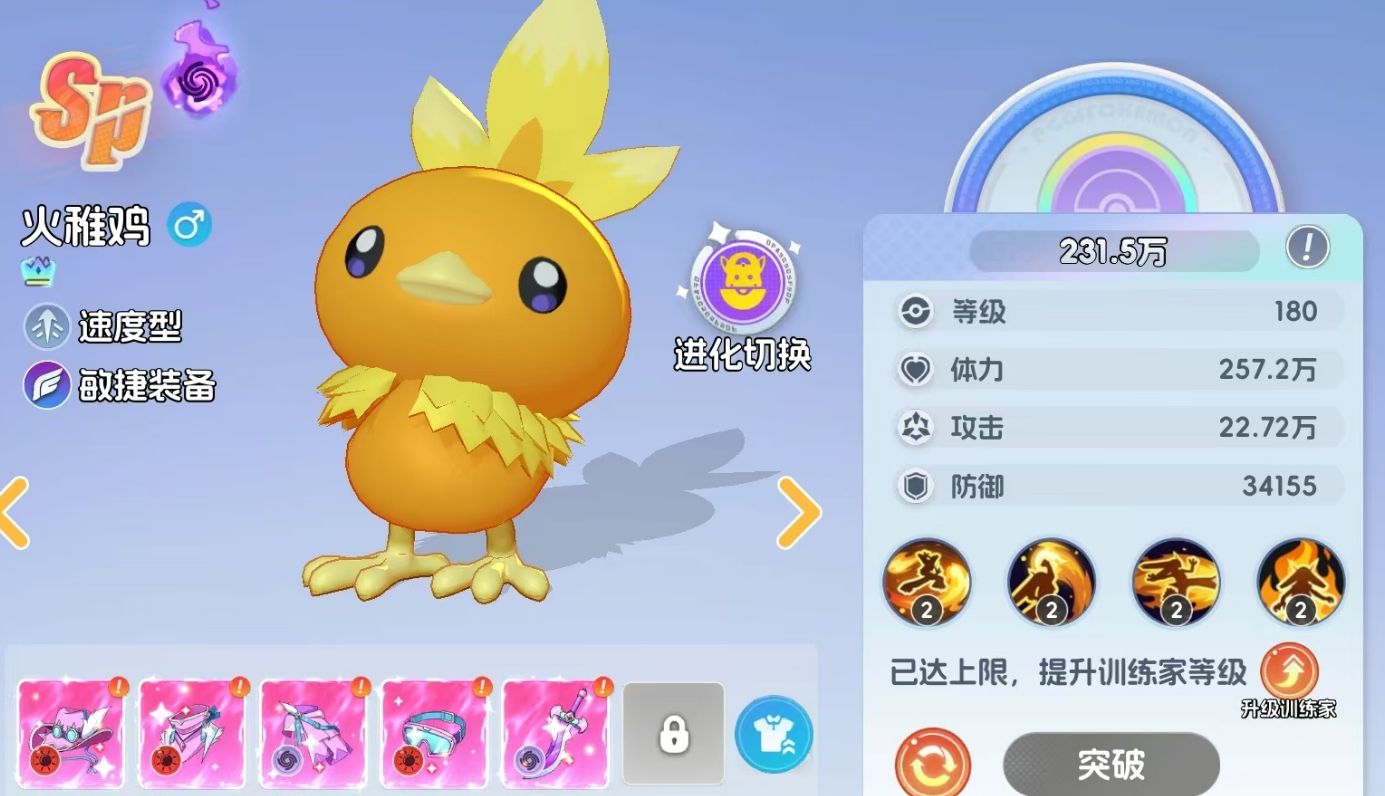Select the pink cape equipment slot

192,732
